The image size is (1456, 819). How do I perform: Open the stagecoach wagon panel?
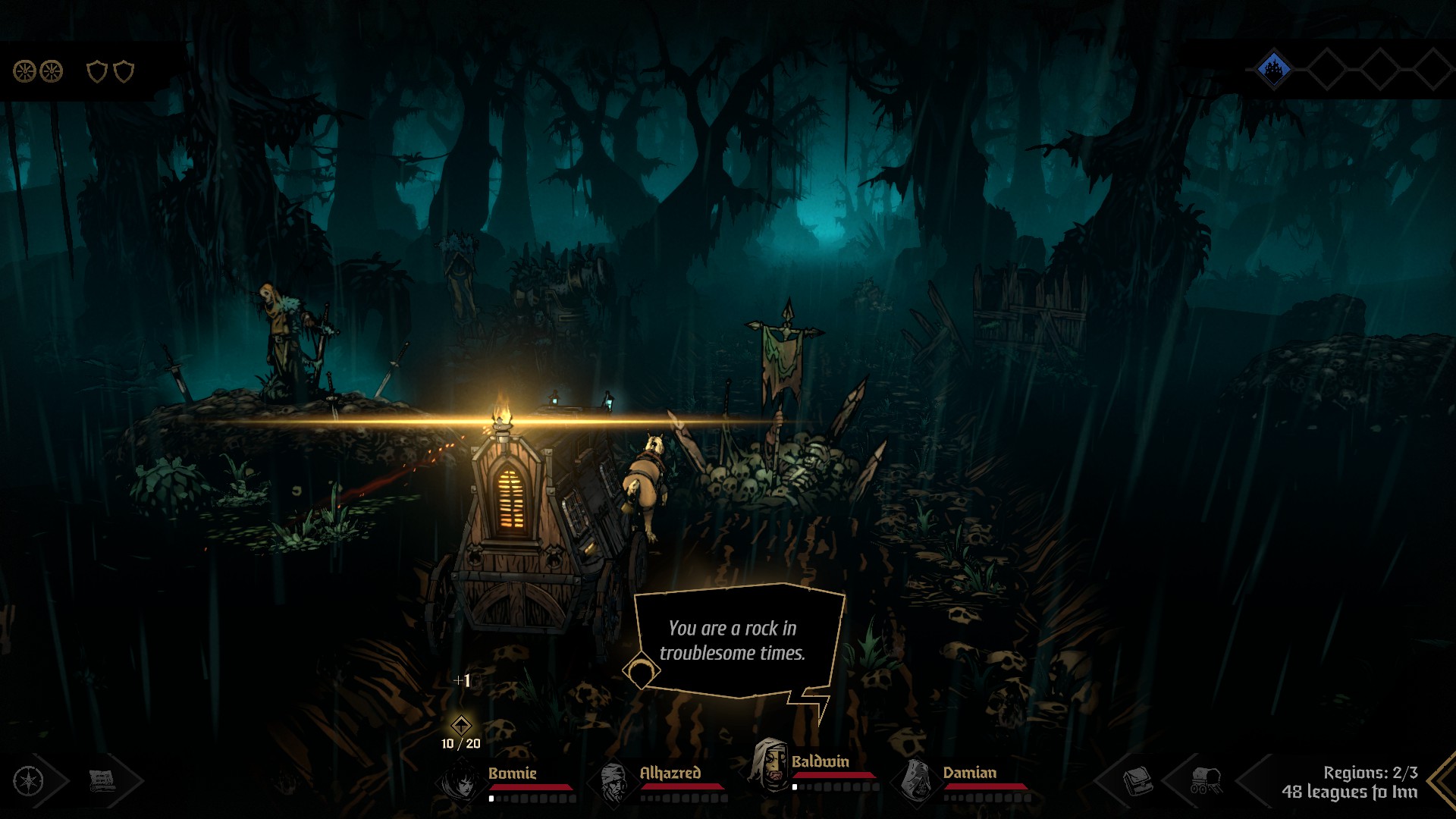[1206, 780]
